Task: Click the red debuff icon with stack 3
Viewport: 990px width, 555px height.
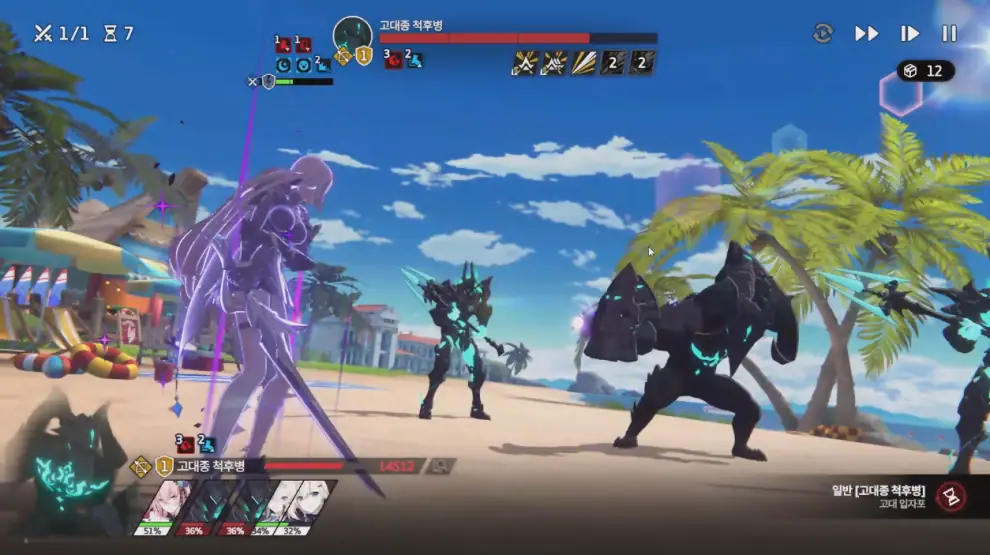Action: point(393,60)
